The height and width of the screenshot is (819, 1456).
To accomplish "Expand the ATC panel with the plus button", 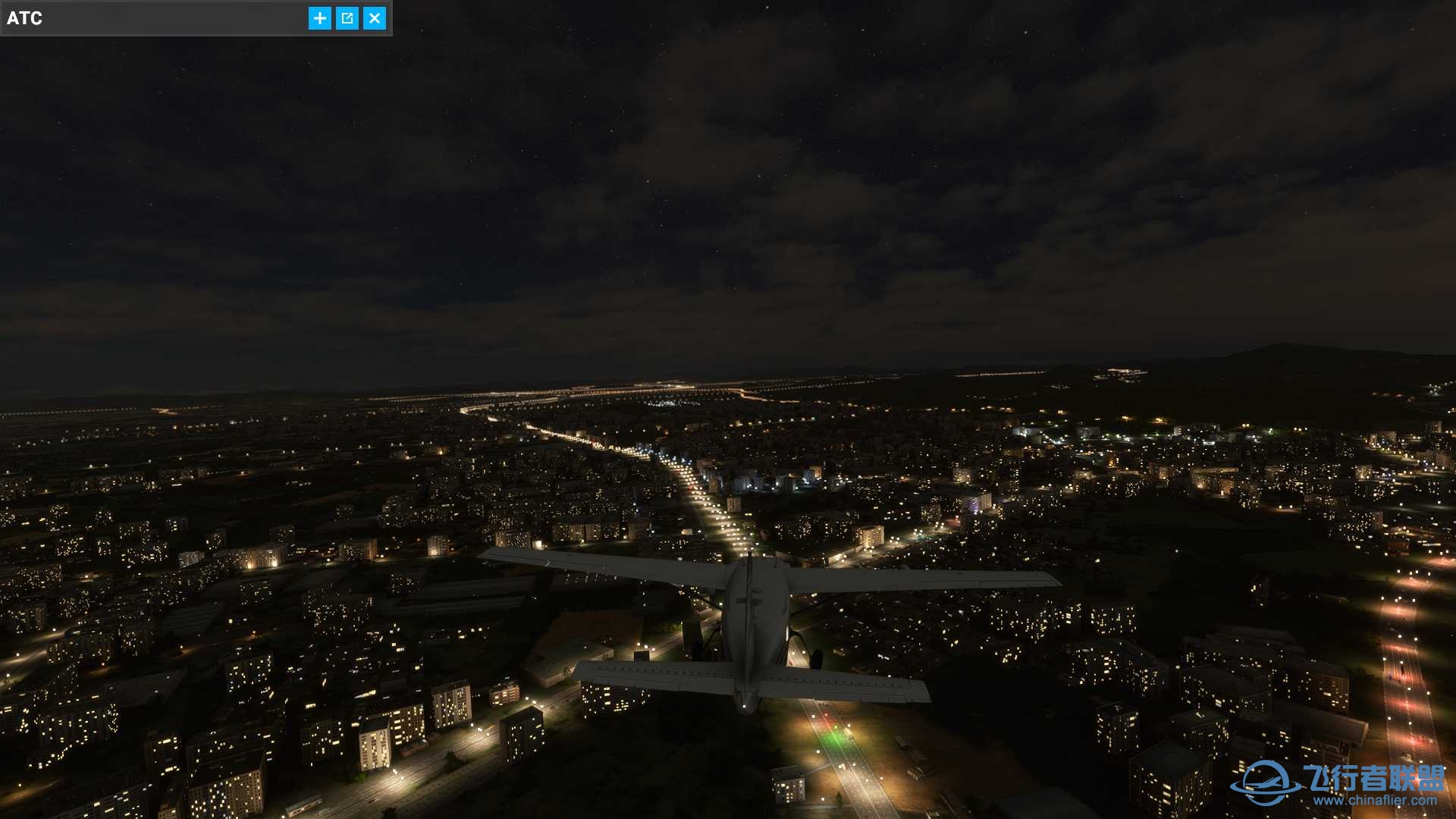I will point(320,18).
